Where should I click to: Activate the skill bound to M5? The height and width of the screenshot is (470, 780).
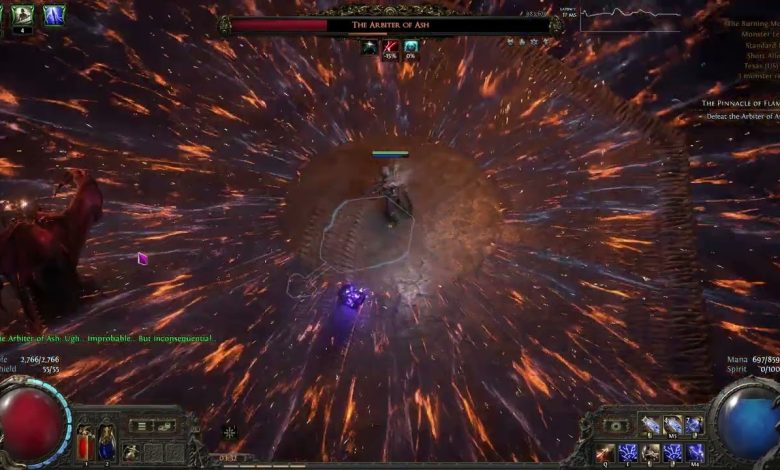click(672, 426)
